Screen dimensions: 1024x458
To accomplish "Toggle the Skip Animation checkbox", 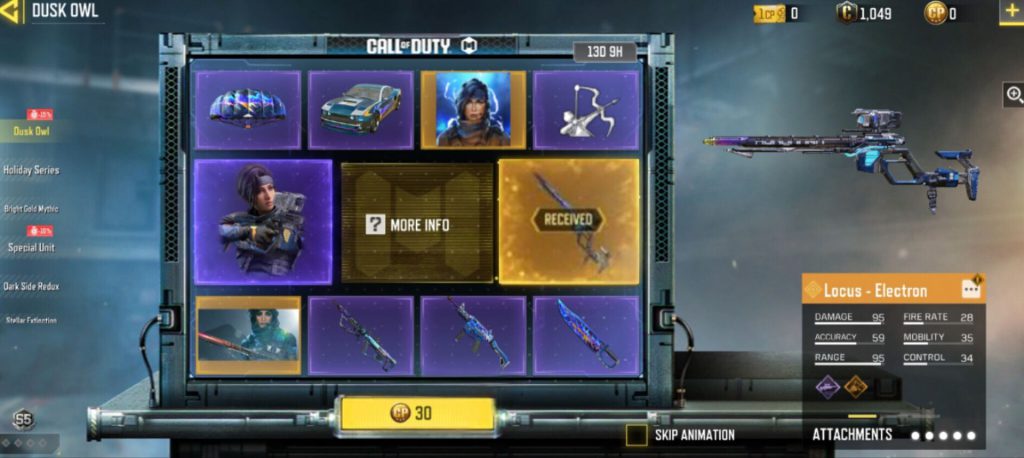I will (636, 435).
